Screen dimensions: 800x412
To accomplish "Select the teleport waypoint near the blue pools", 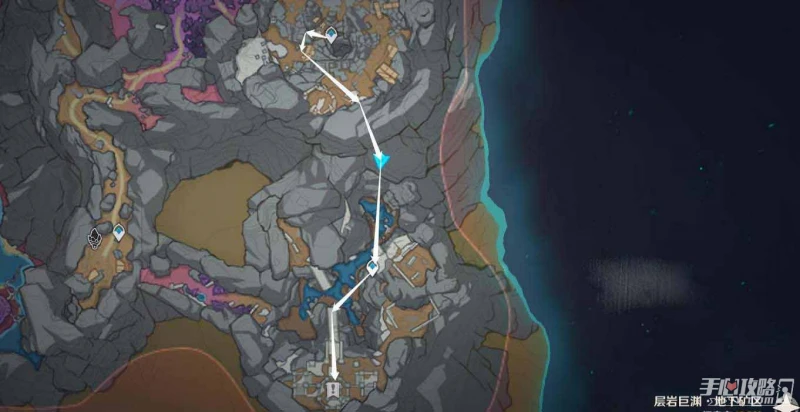I will (372, 268).
